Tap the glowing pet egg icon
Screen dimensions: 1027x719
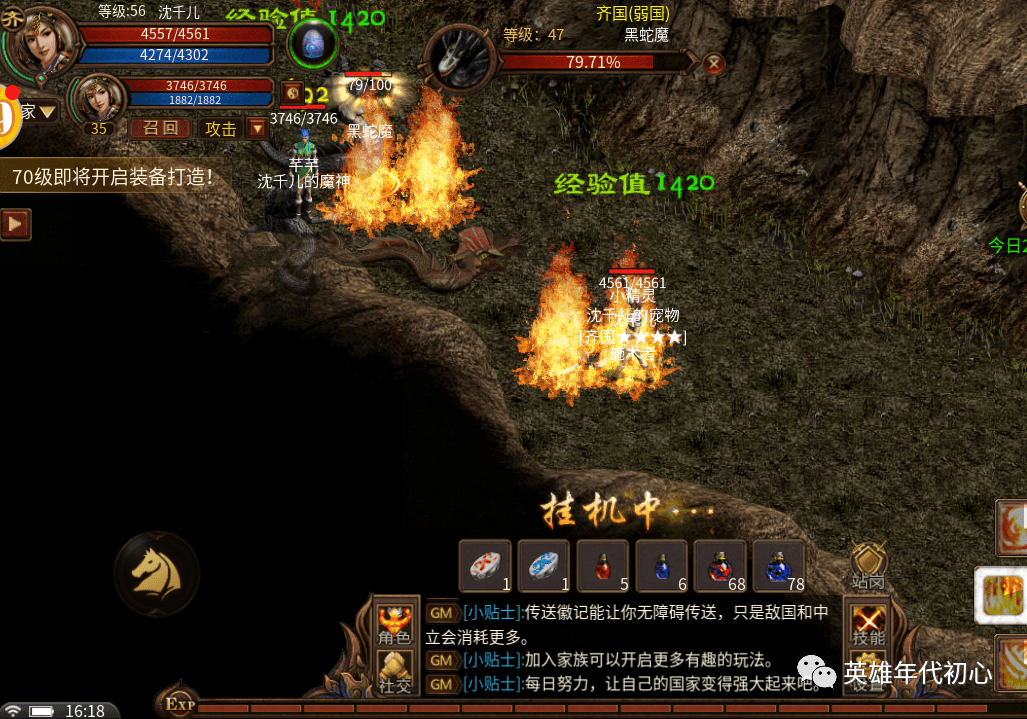[x=313, y=44]
